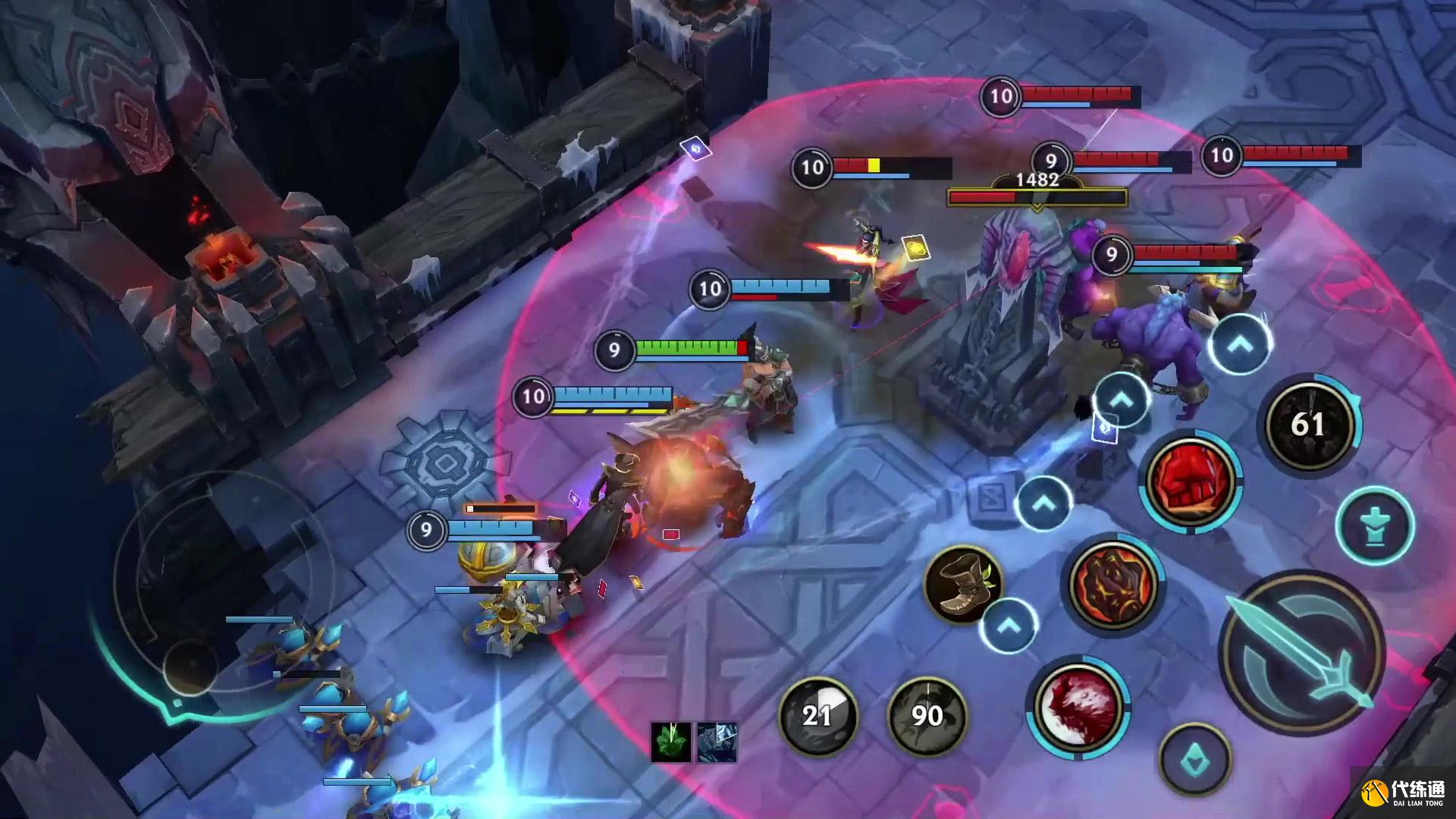1456x819 pixels.
Task: Select the ultimate ability showing 61 cooldown
Action: click(1308, 424)
